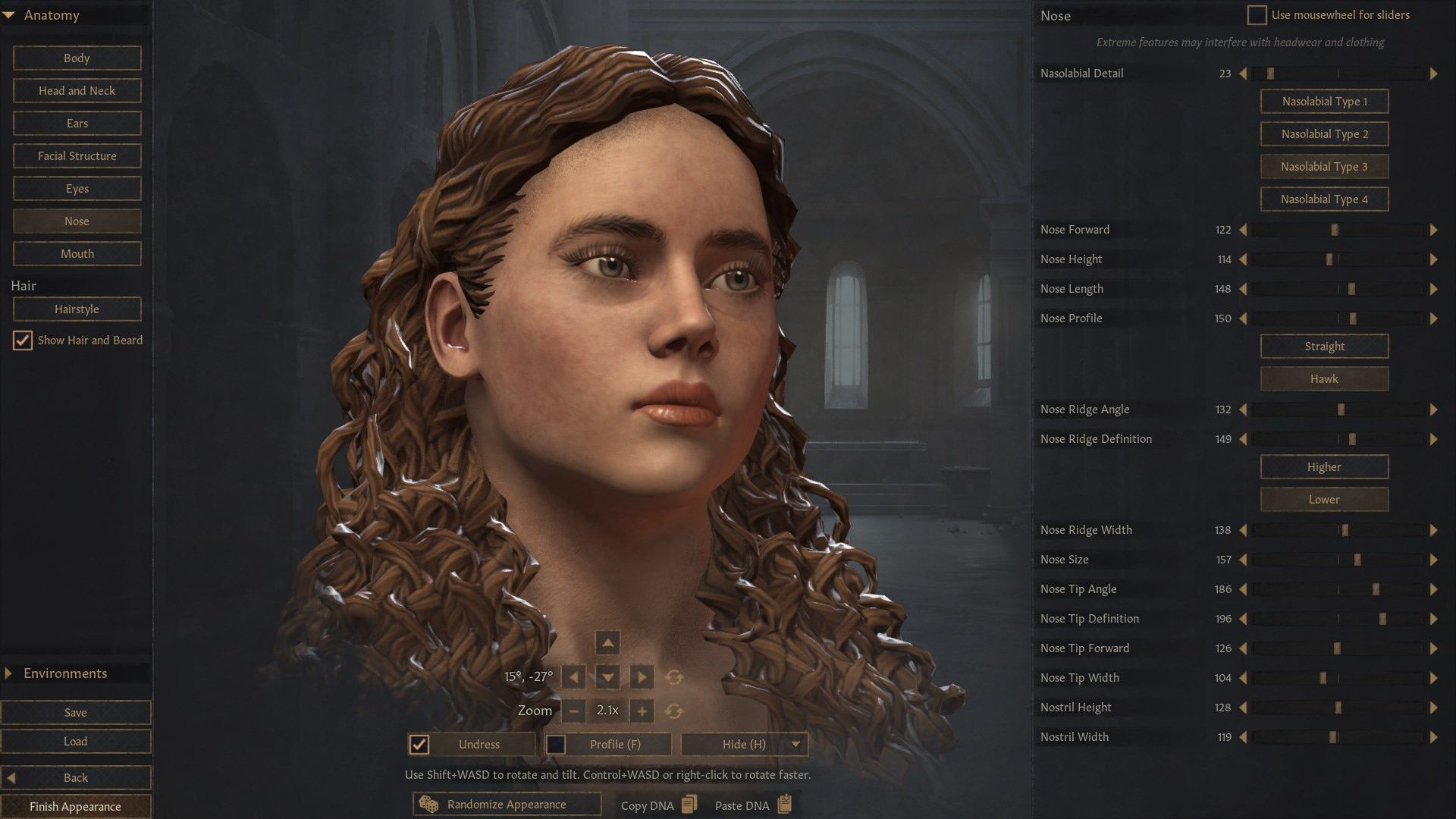Click the Paste DNA clipboard icon
This screenshot has height=819, width=1456.
click(784, 805)
